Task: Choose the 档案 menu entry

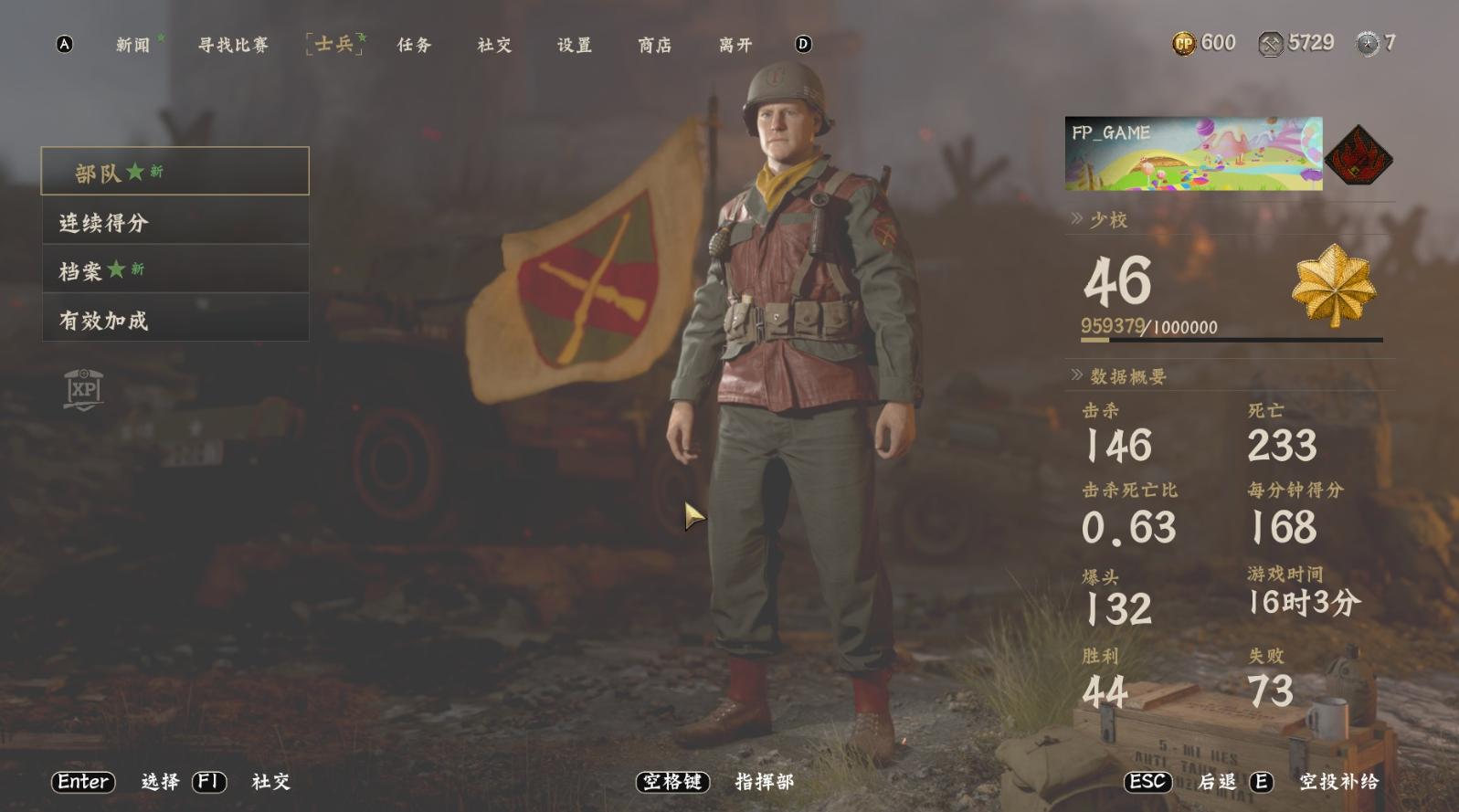Action: pyautogui.click(x=175, y=270)
